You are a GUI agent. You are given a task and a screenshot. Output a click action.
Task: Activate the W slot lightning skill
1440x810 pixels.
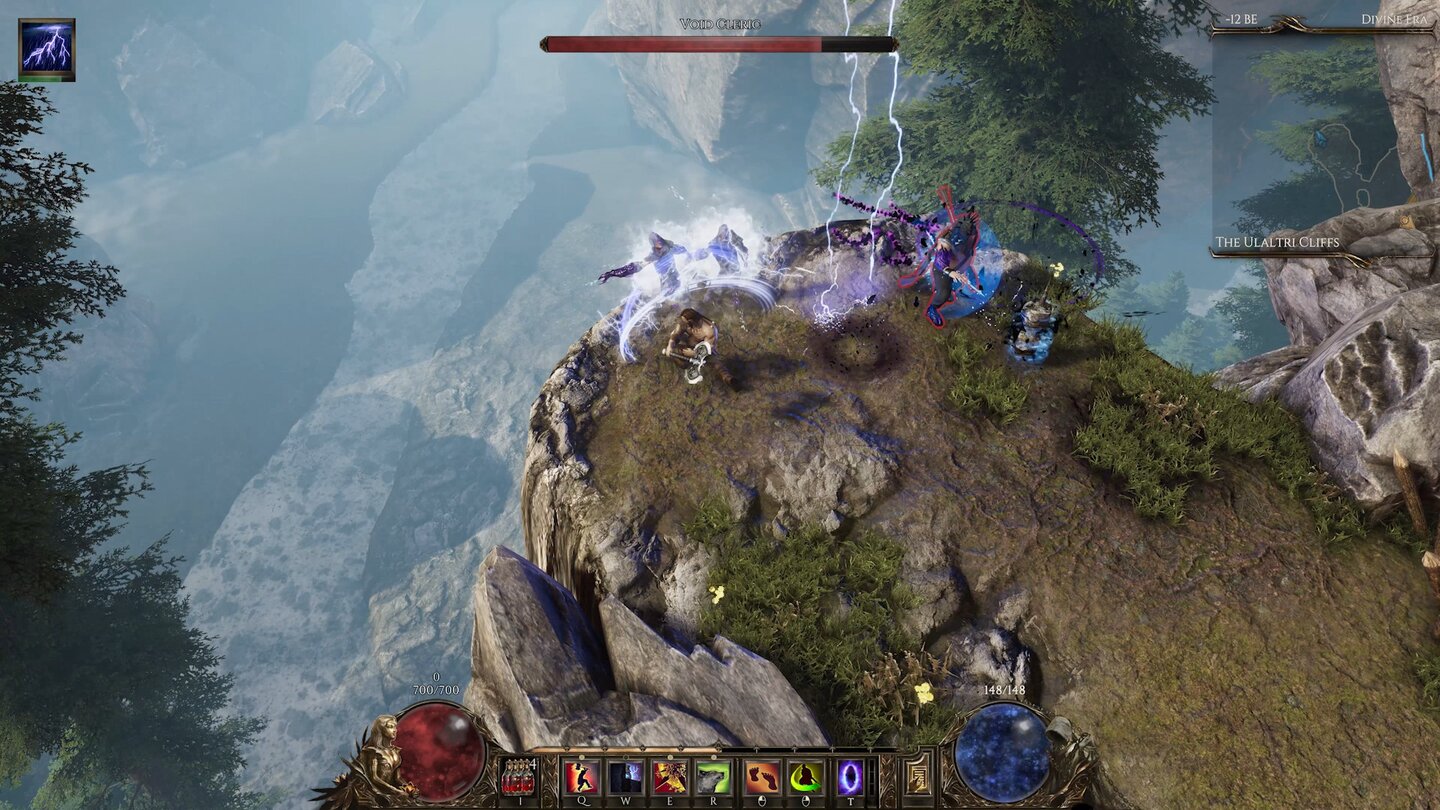pyautogui.click(x=625, y=776)
